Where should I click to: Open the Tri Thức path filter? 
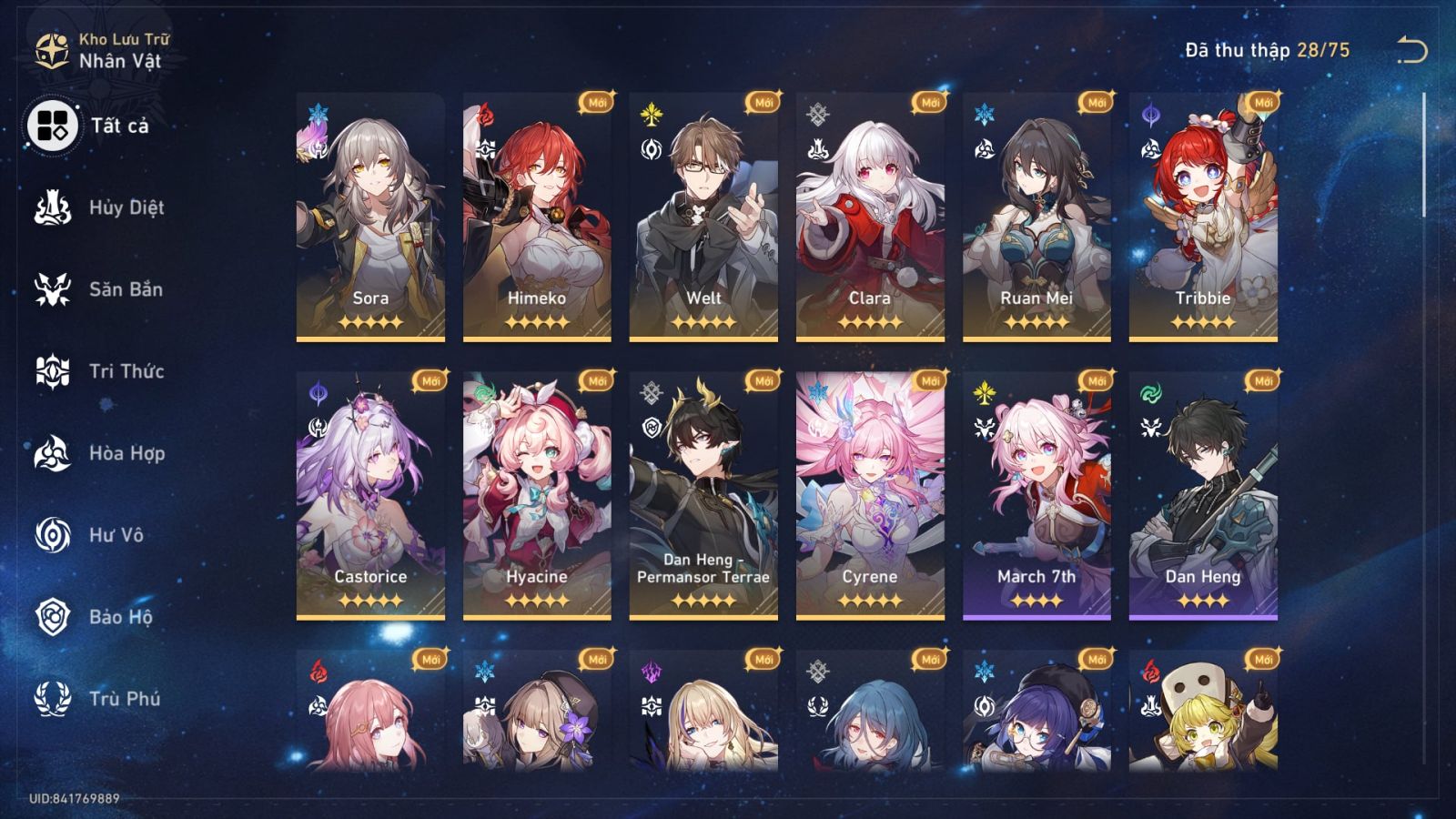55,371
